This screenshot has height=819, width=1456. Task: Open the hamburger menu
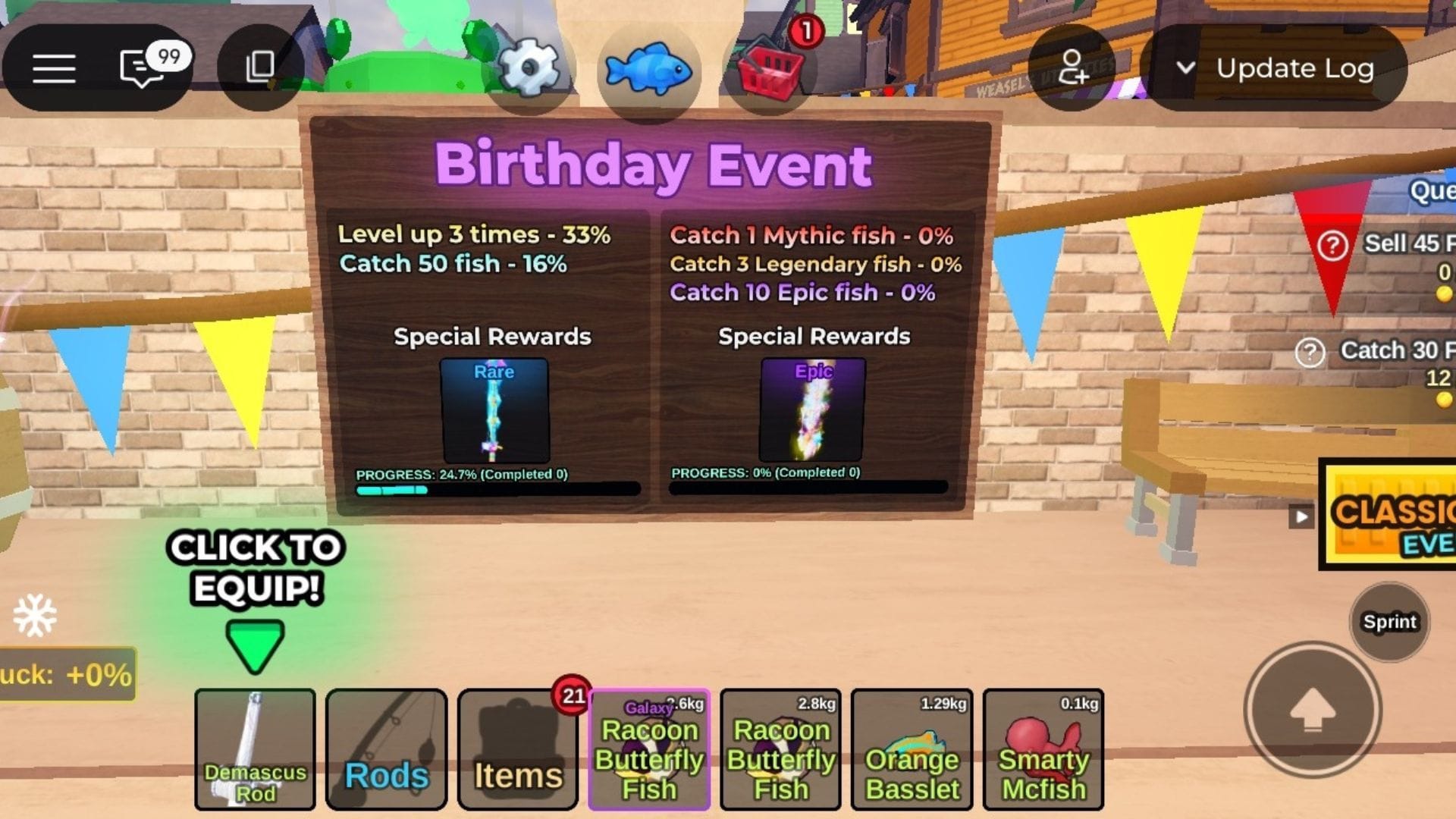click(x=55, y=68)
